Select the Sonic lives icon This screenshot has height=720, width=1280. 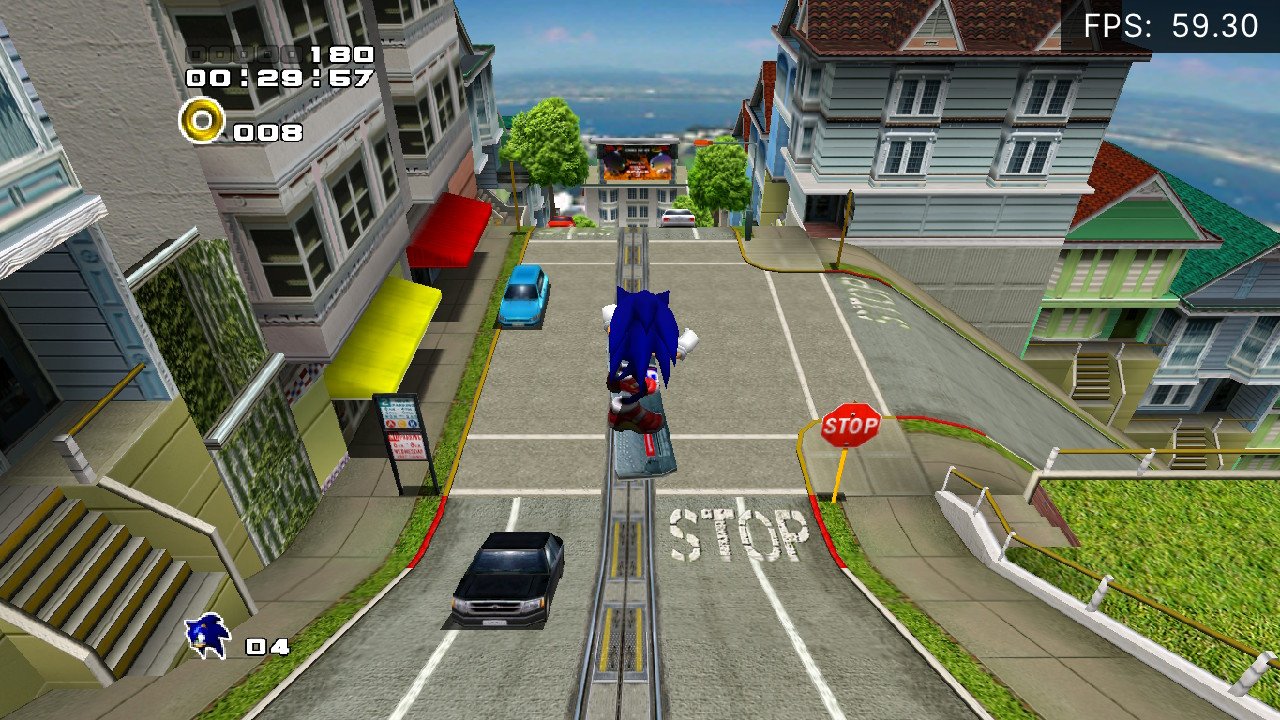point(208,636)
